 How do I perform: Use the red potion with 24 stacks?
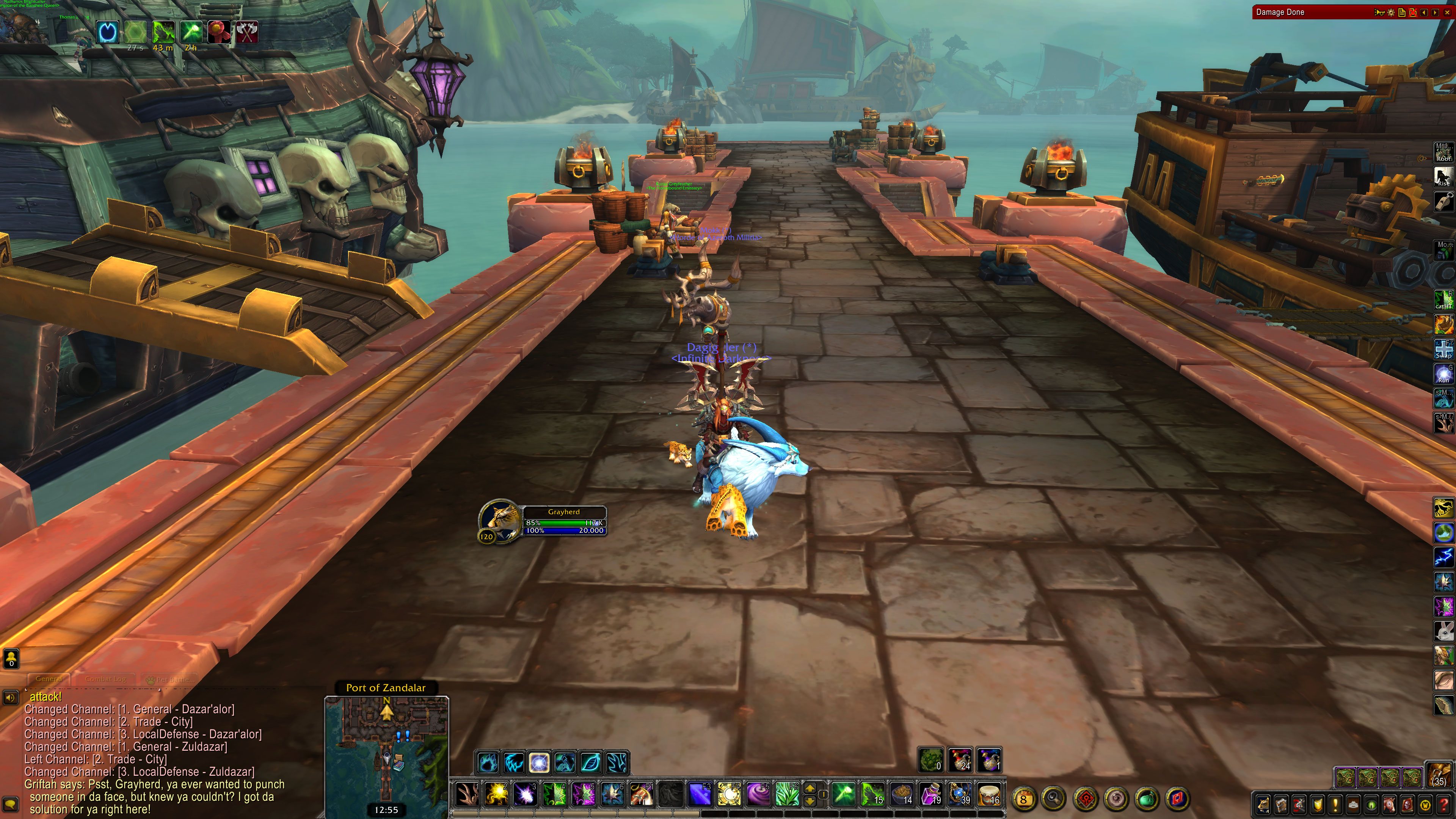960,759
